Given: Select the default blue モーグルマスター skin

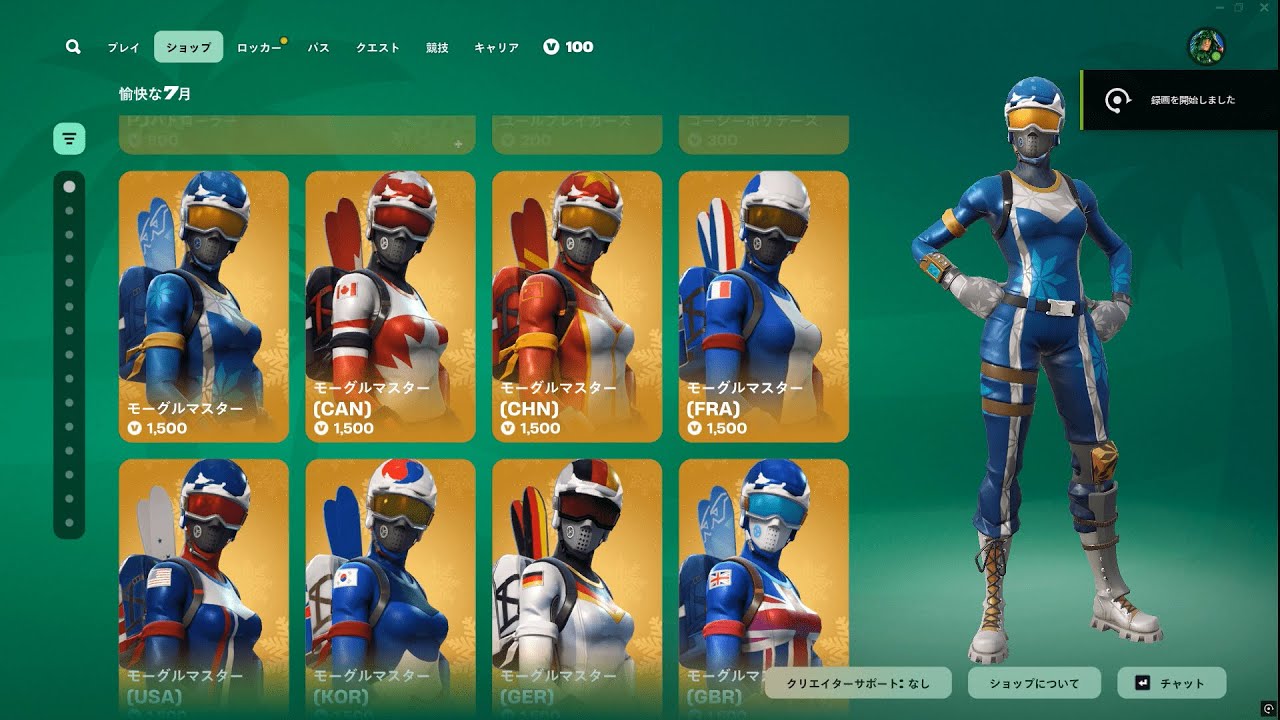Looking at the screenshot, I should (x=204, y=306).
